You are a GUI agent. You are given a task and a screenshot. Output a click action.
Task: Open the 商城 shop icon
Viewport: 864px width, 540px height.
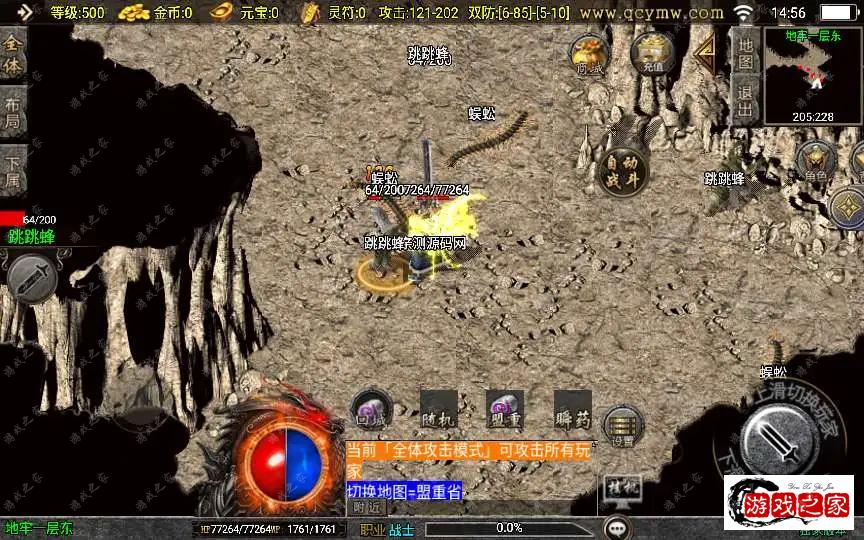[x=590, y=55]
